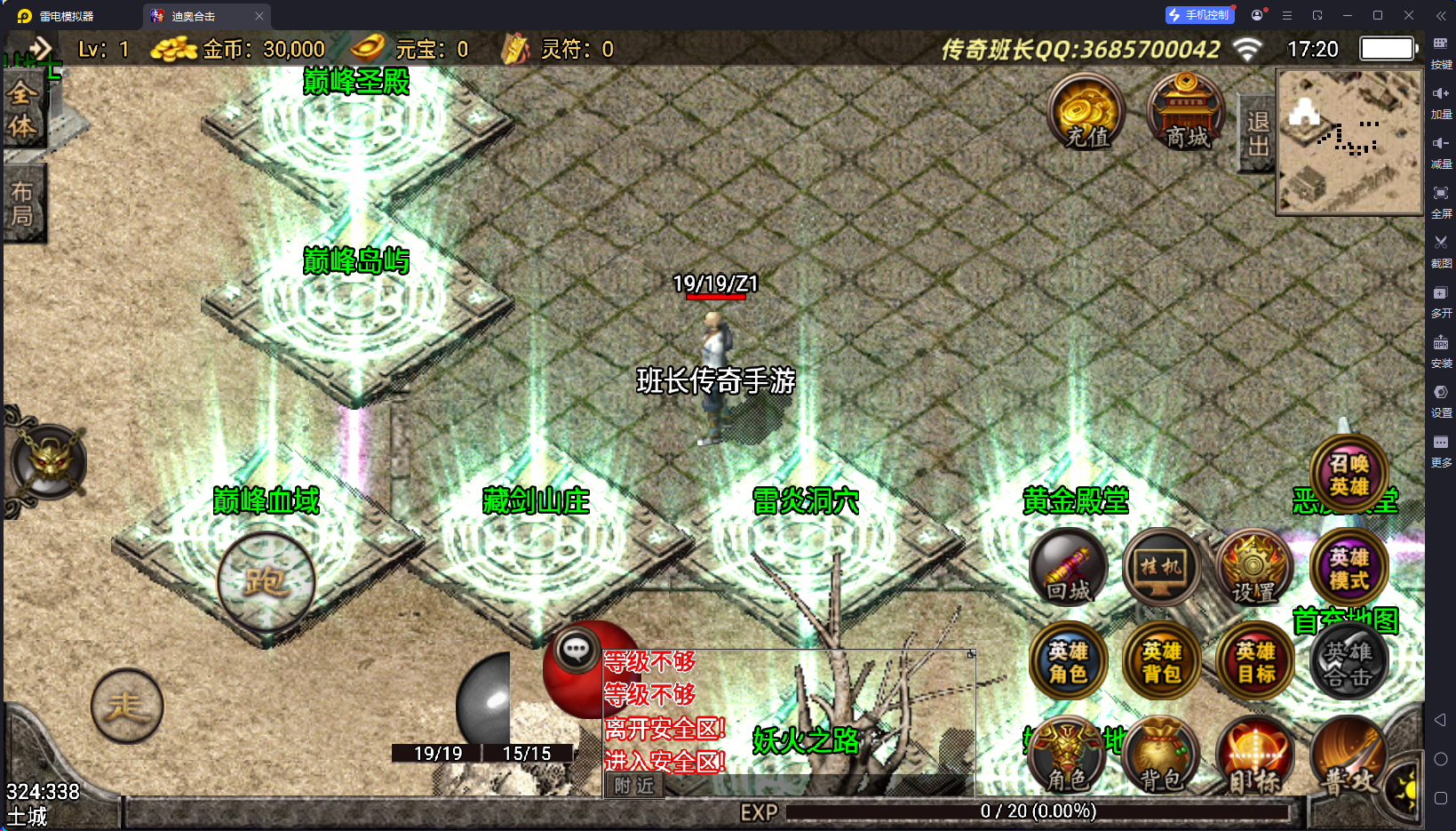This screenshot has height=831, width=1456.
Task: Click 手机控制 in the emulator title bar
Action: pos(1199,15)
